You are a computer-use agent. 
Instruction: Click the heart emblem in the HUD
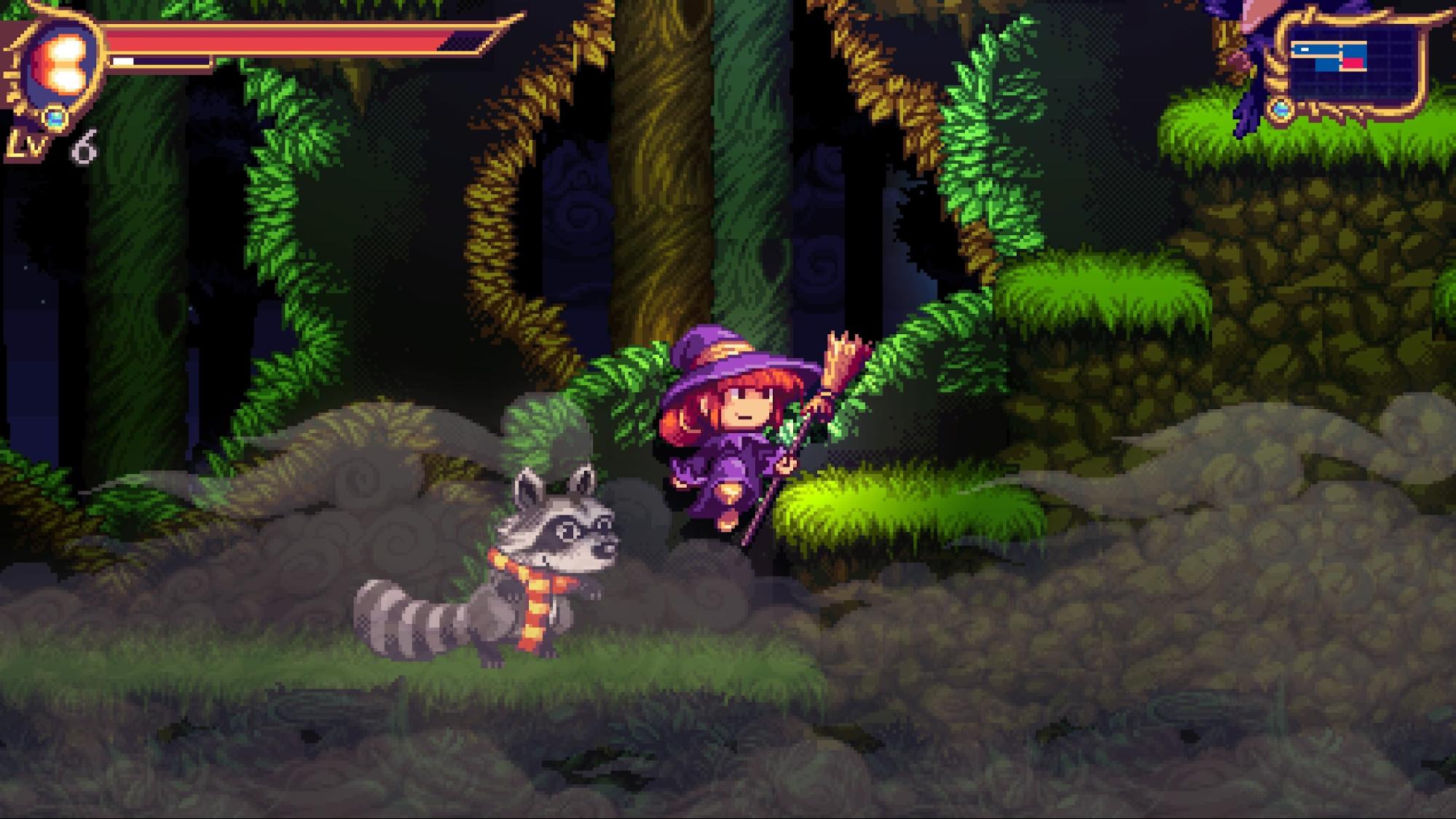tap(64, 63)
